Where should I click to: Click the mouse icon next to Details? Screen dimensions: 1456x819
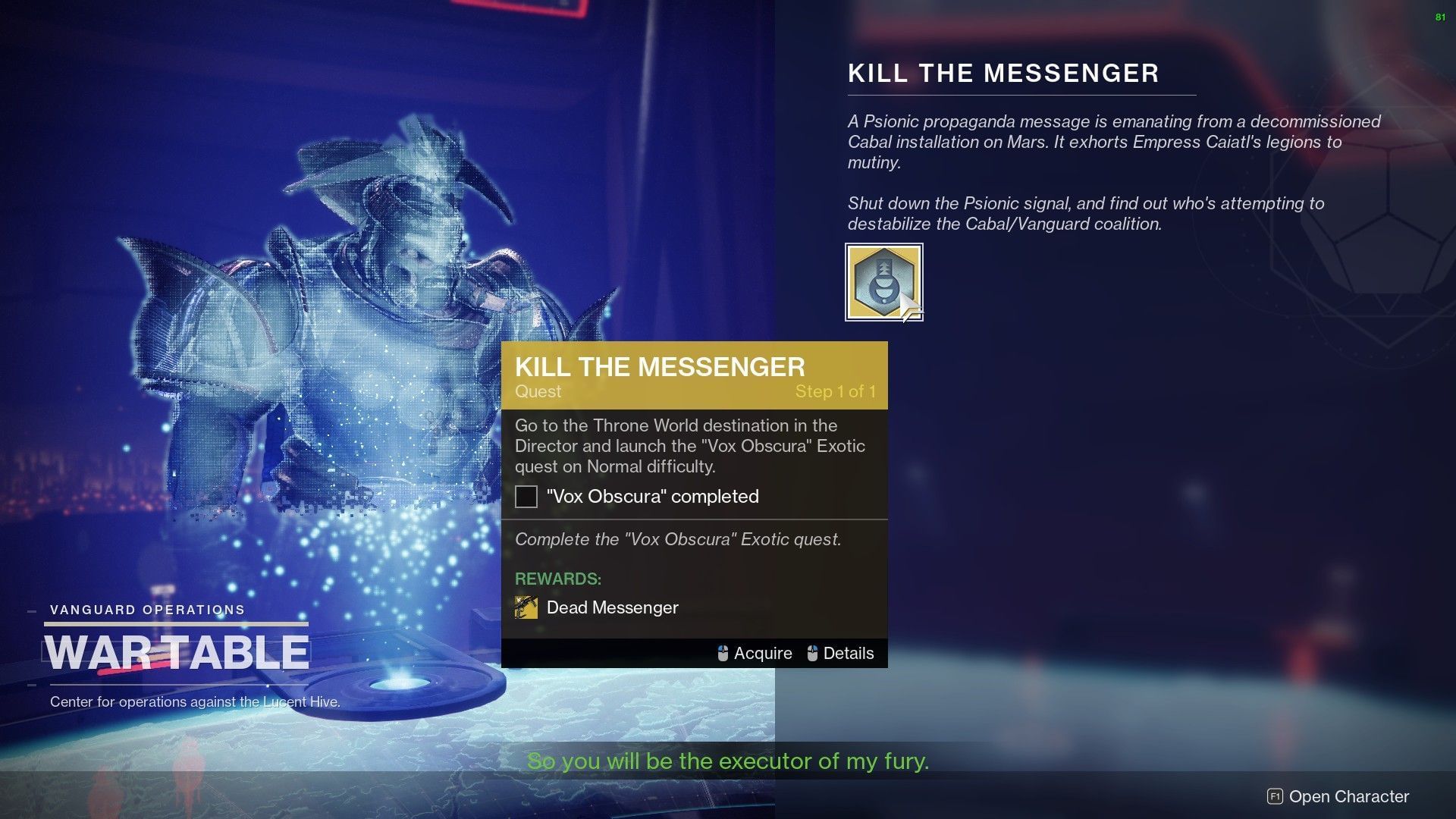814,653
